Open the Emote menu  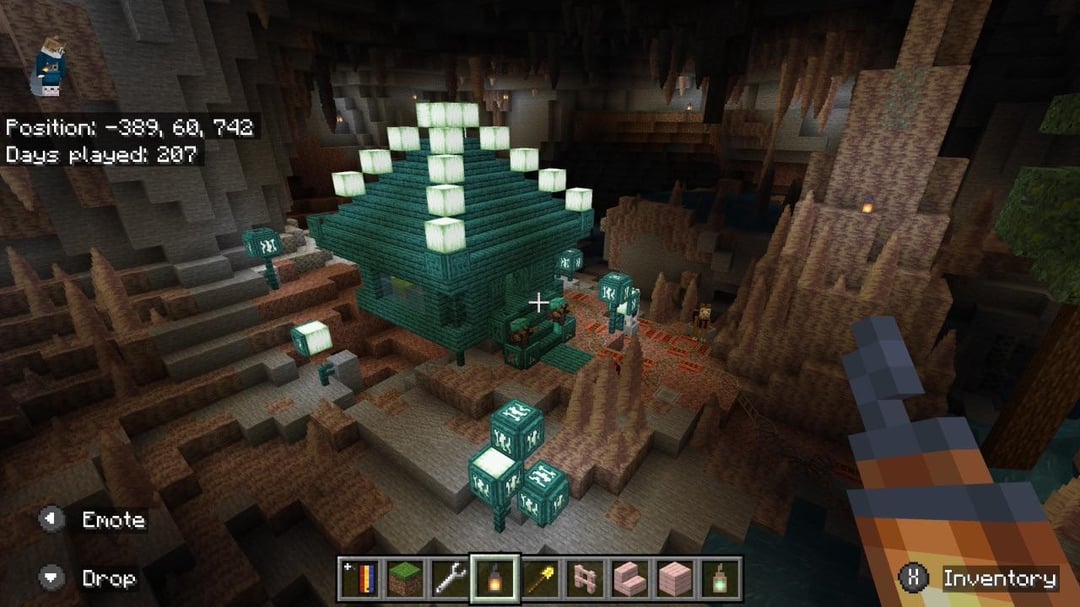point(95,520)
